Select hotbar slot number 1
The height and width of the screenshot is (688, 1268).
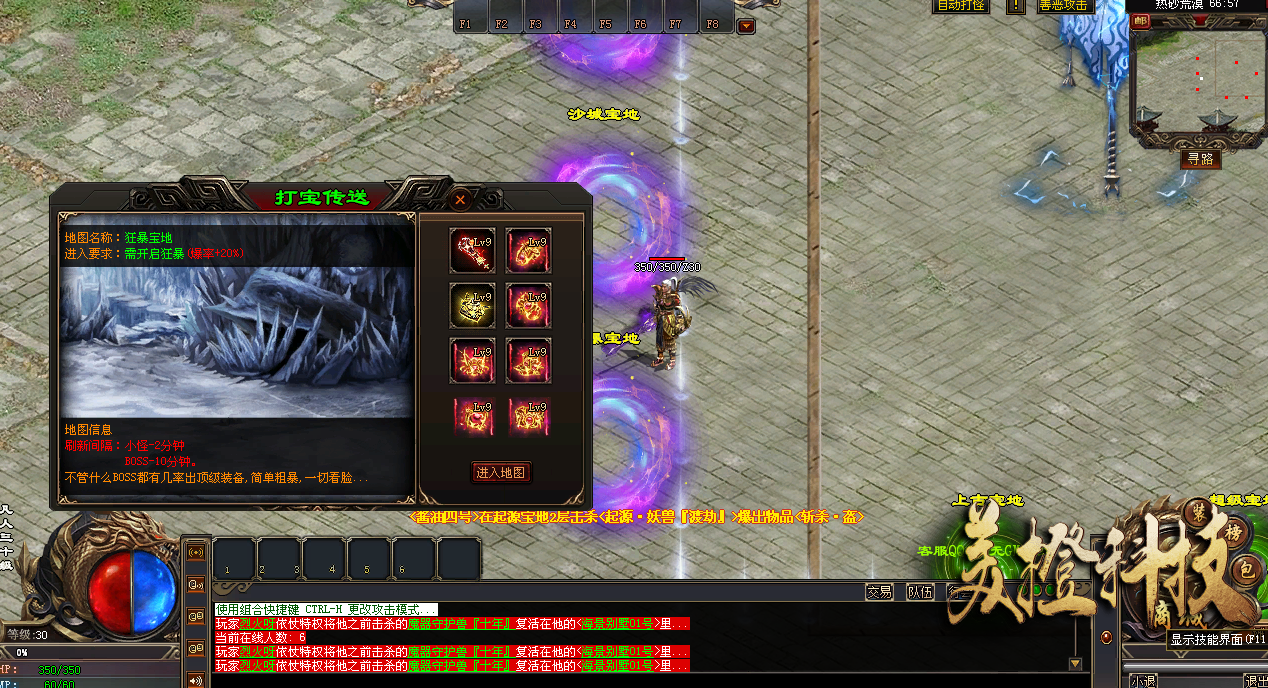coord(234,558)
